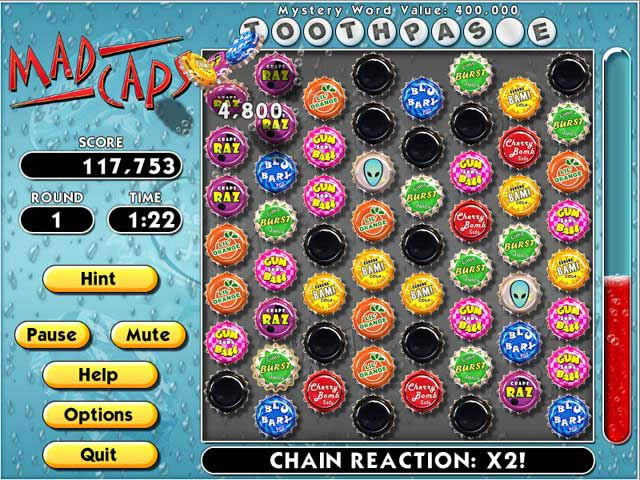Pause the game
Image resolution: width=640 pixels, height=480 pixels.
(52, 335)
